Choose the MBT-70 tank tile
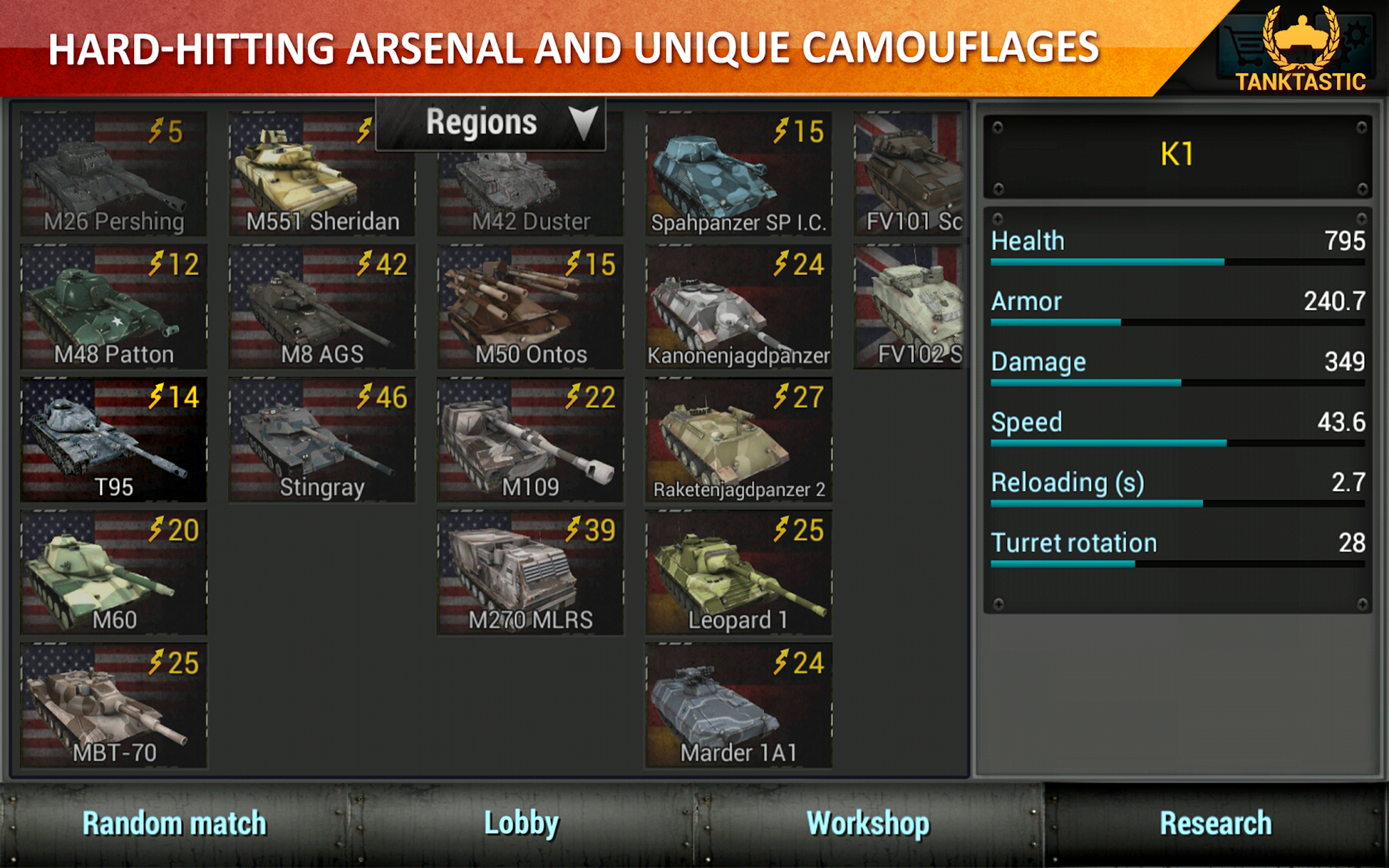Viewport: 1389px width, 868px height. point(114,706)
